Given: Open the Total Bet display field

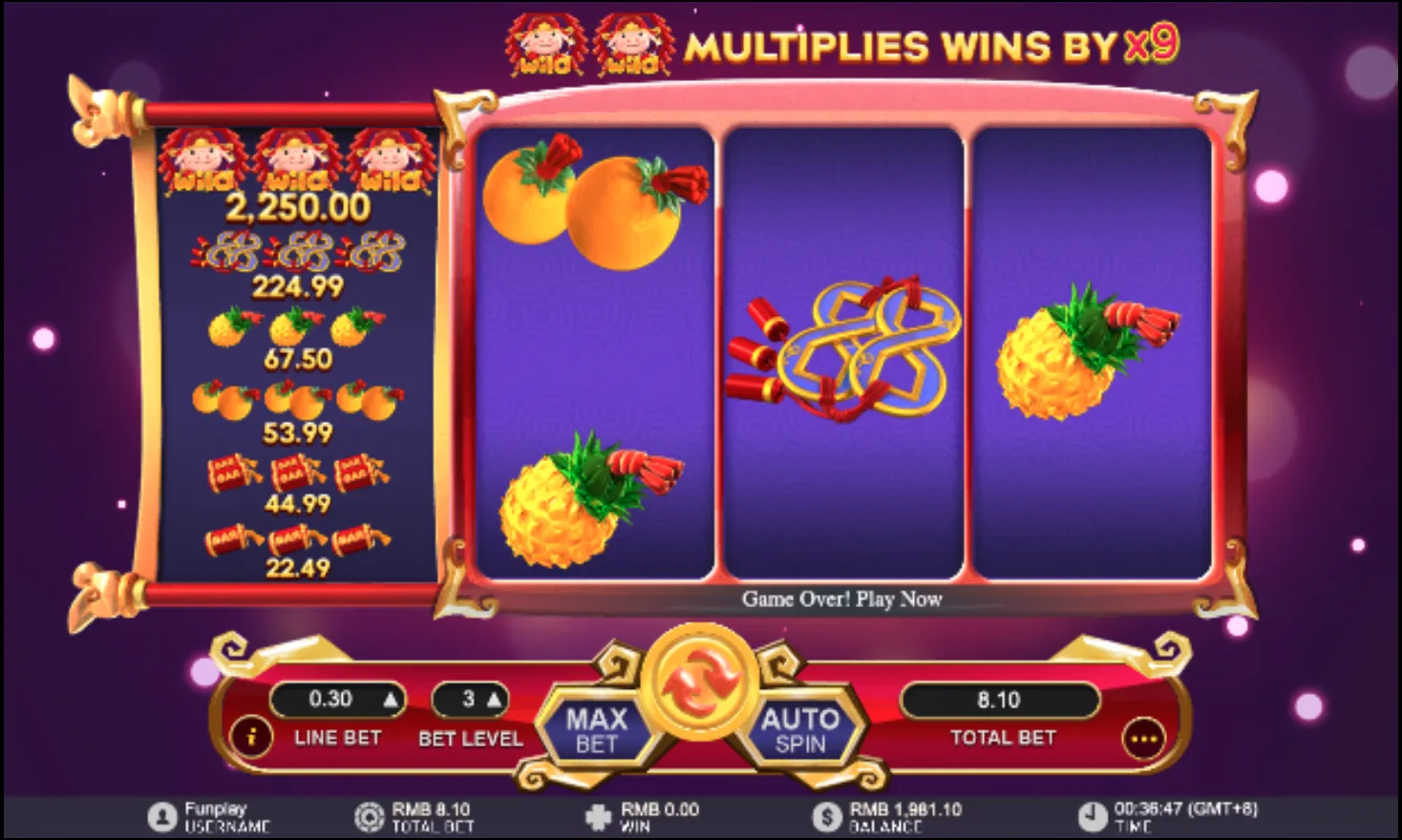Looking at the screenshot, I should click(x=1000, y=700).
